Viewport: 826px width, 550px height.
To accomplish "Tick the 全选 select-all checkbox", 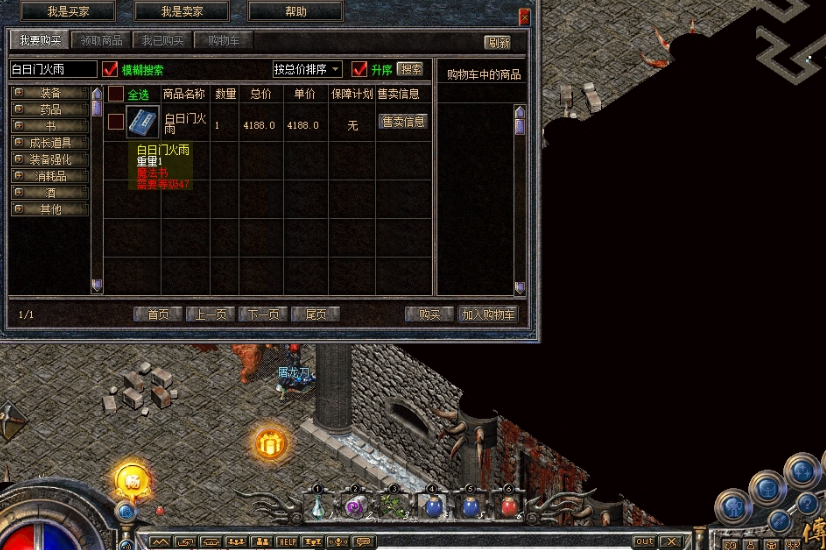I will click(116, 94).
